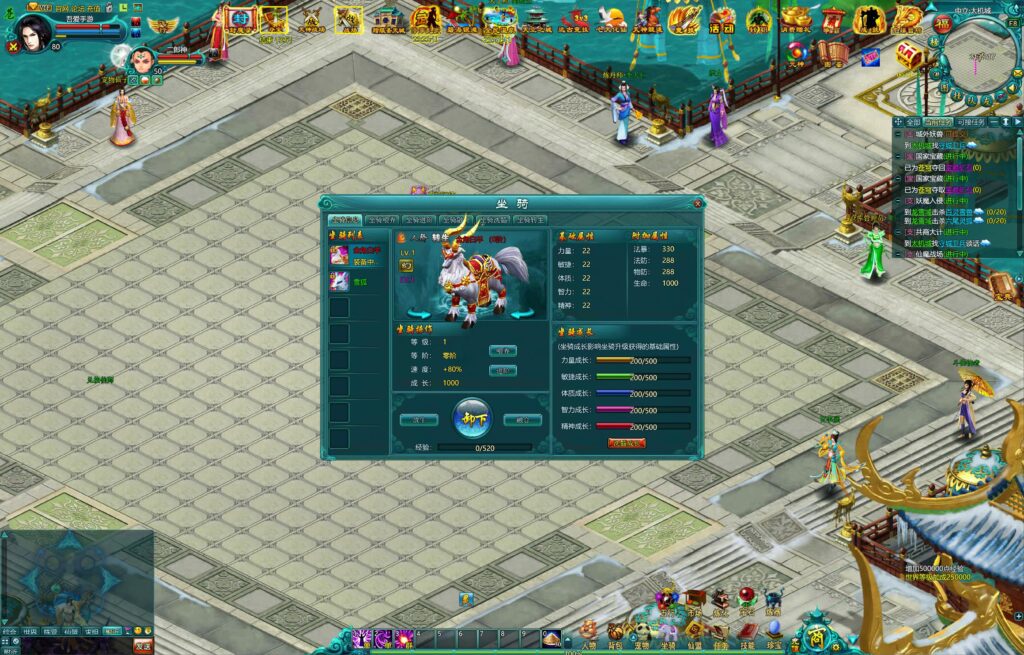Open the treasure chest icon near minimap

click(x=909, y=53)
